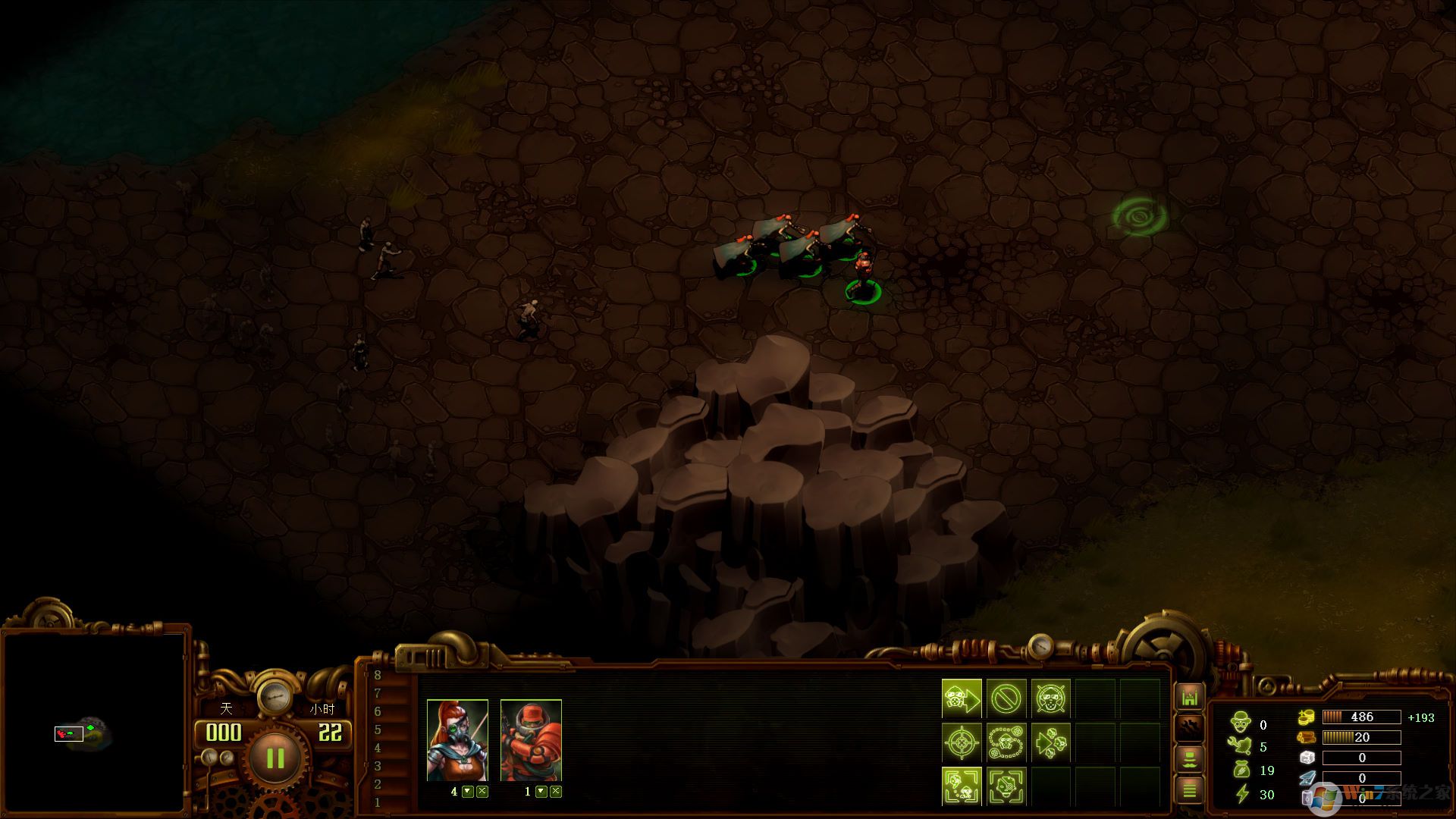Screen dimensions: 1456x819
Task: Select the red Soldier unit portrait
Action: pos(531,740)
